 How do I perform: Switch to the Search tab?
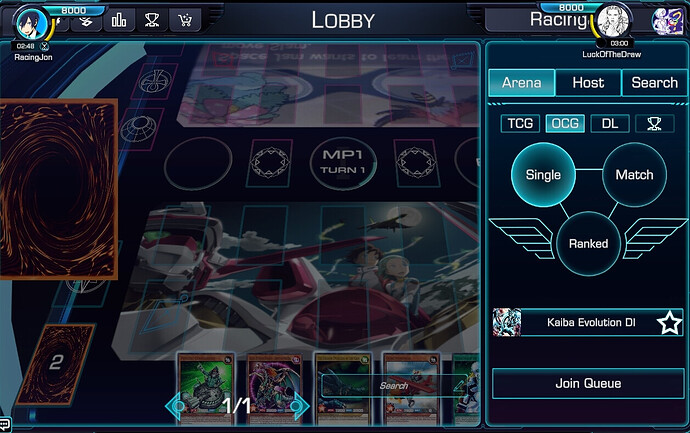coord(654,83)
